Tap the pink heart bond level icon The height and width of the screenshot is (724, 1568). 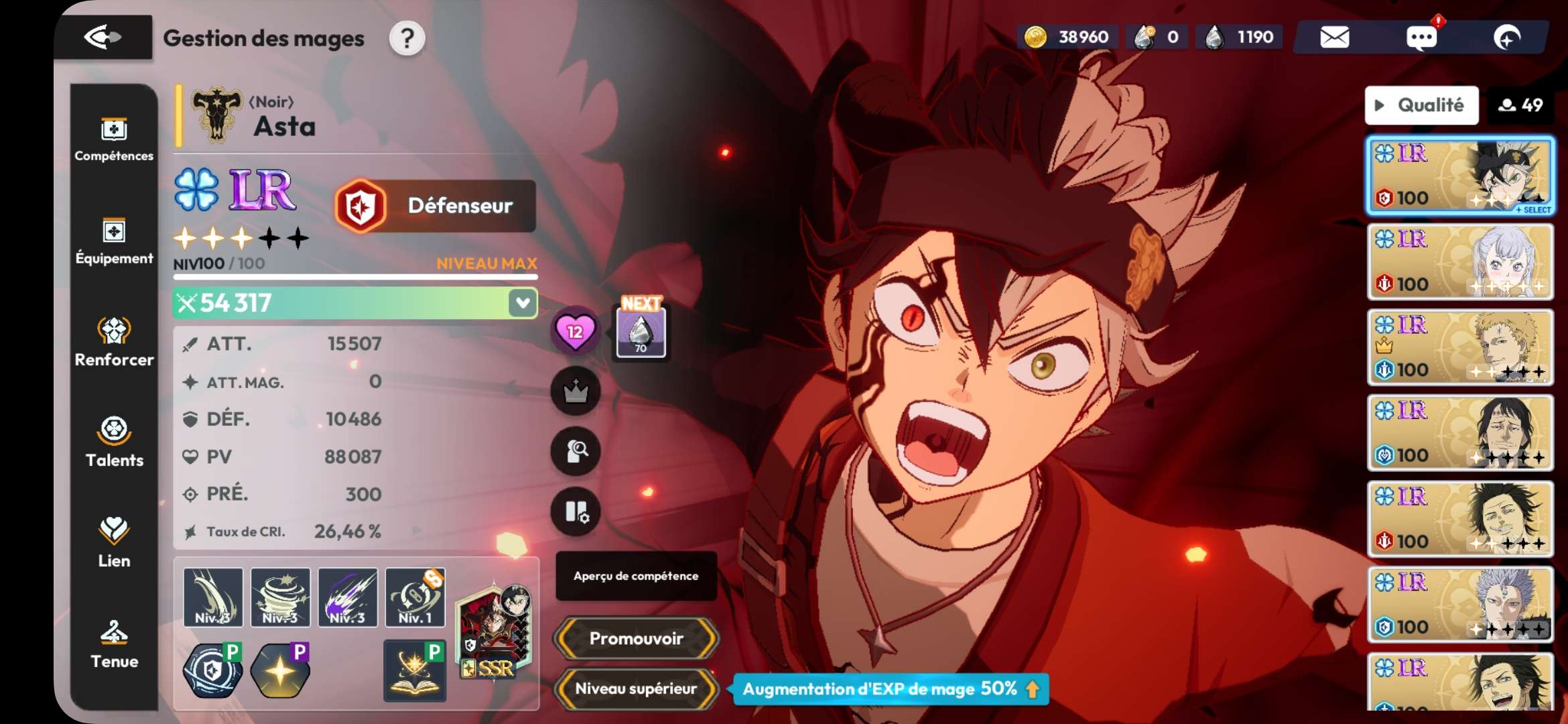click(575, 331)
